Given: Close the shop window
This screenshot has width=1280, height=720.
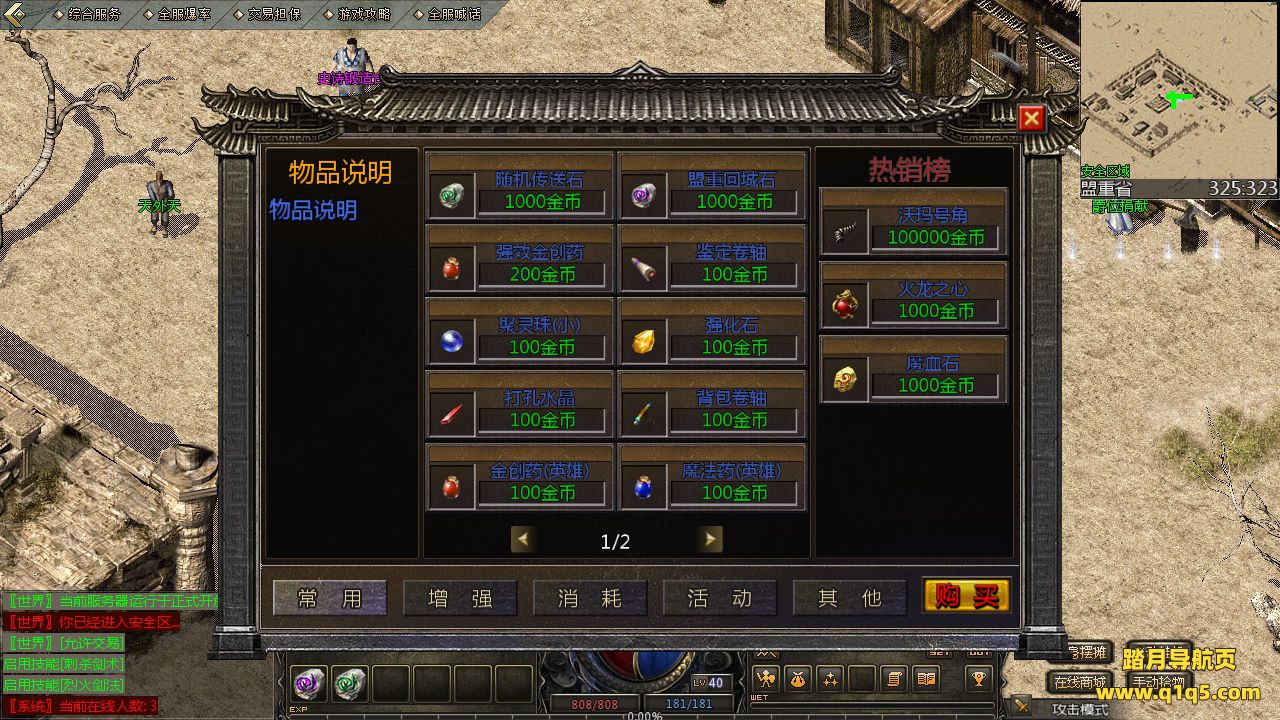Looking at the screenshot, I should tap(1032, 119).
